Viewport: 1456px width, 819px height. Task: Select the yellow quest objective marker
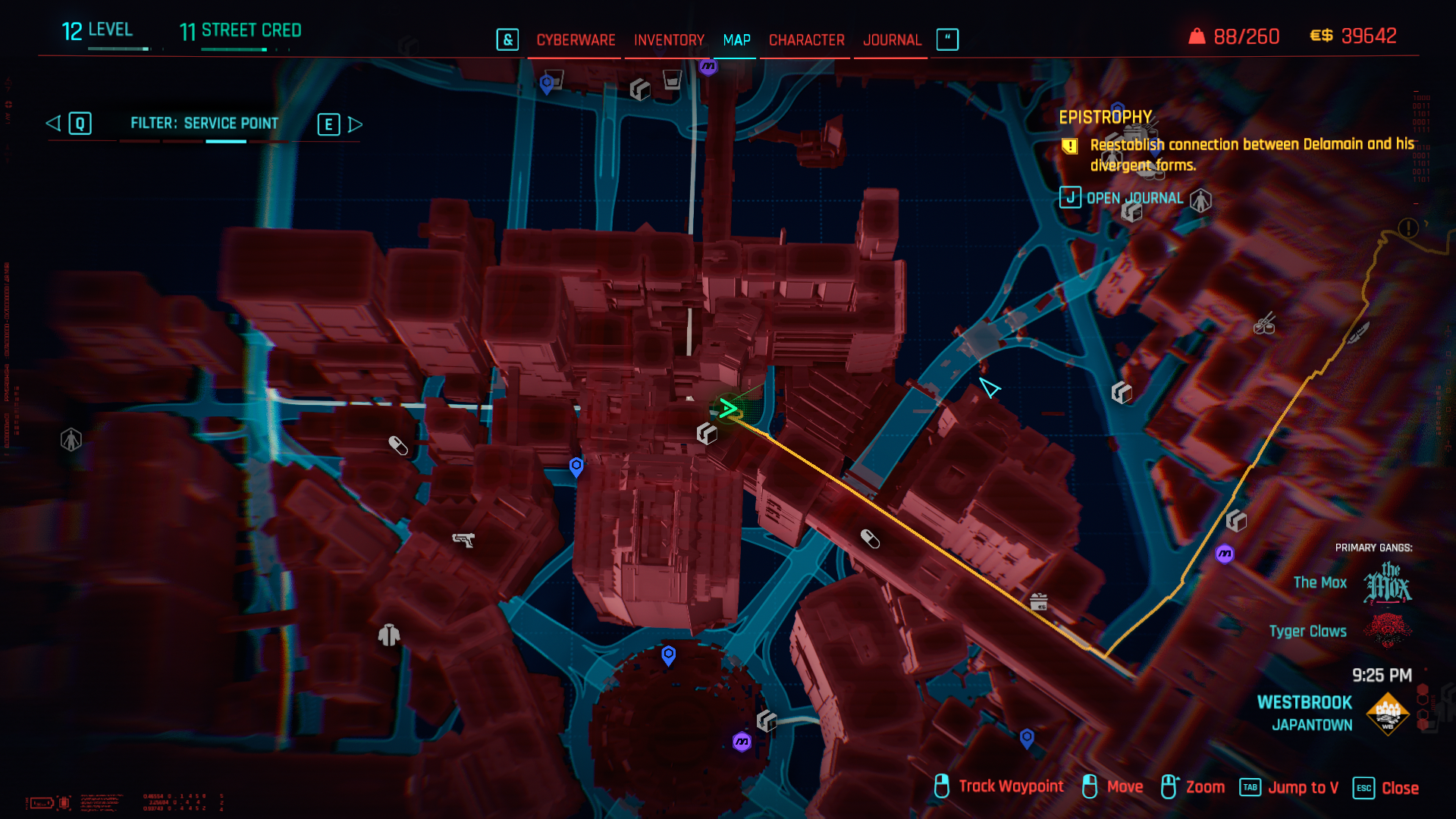click(1408, 227)
